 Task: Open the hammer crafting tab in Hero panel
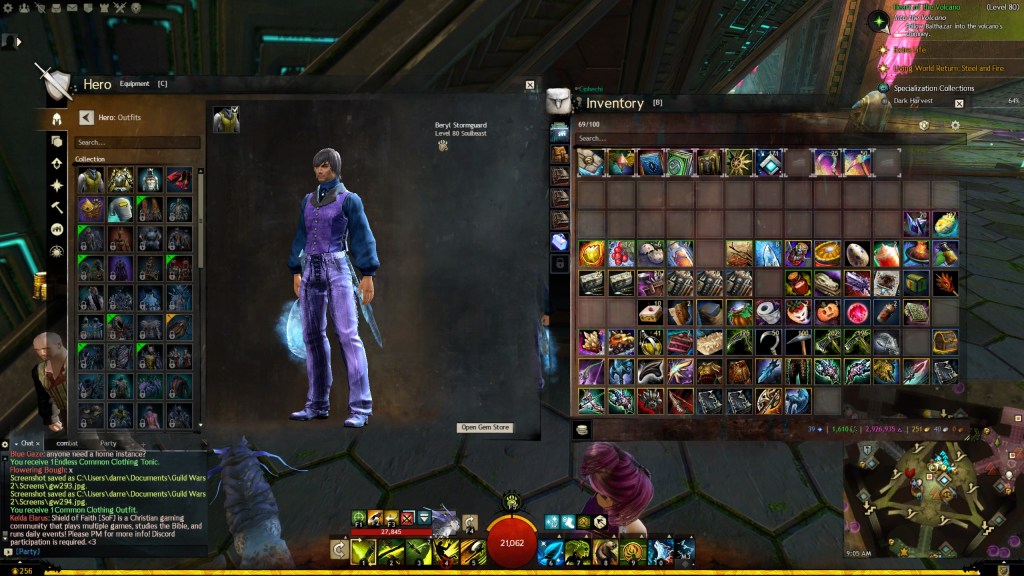[x=57, y=207]
